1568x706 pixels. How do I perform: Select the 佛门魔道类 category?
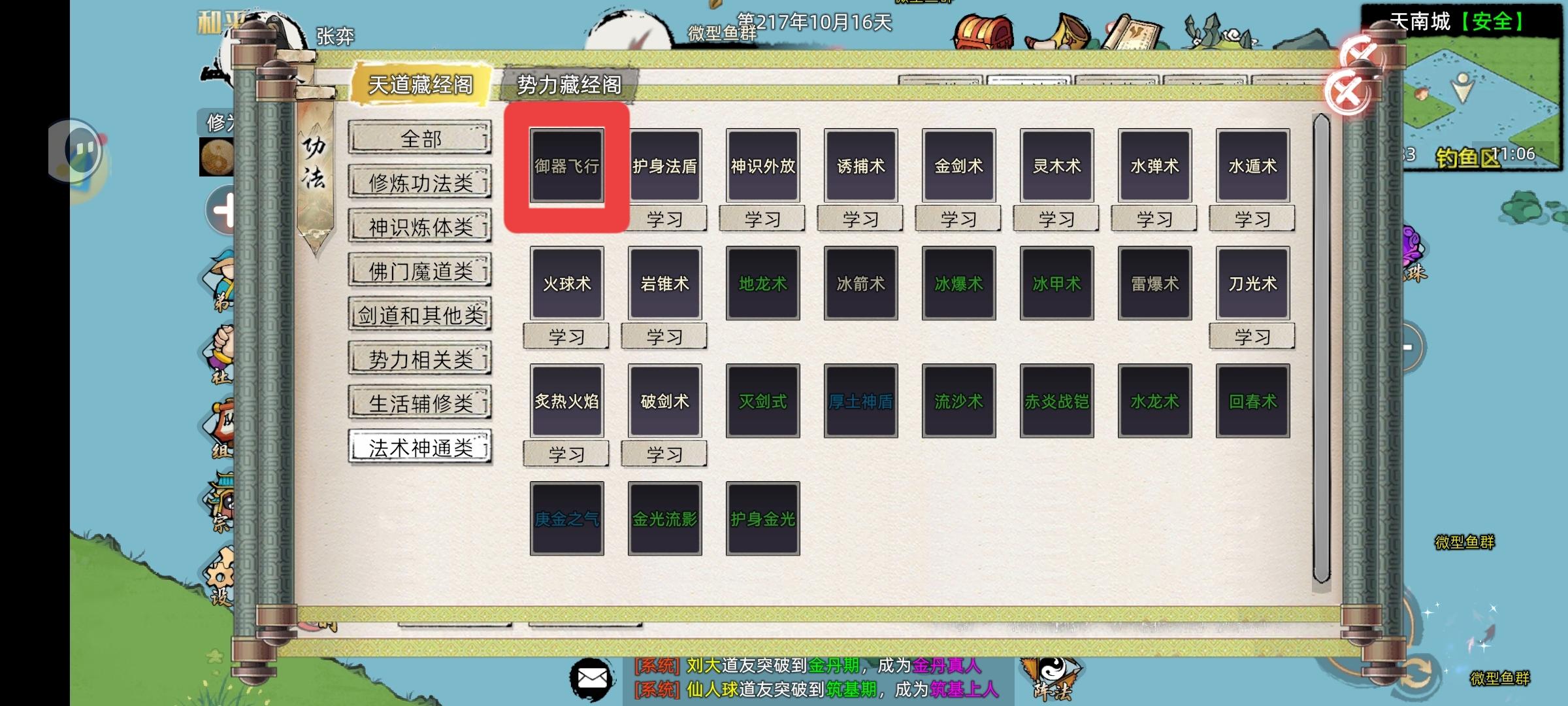pos(419,271)
